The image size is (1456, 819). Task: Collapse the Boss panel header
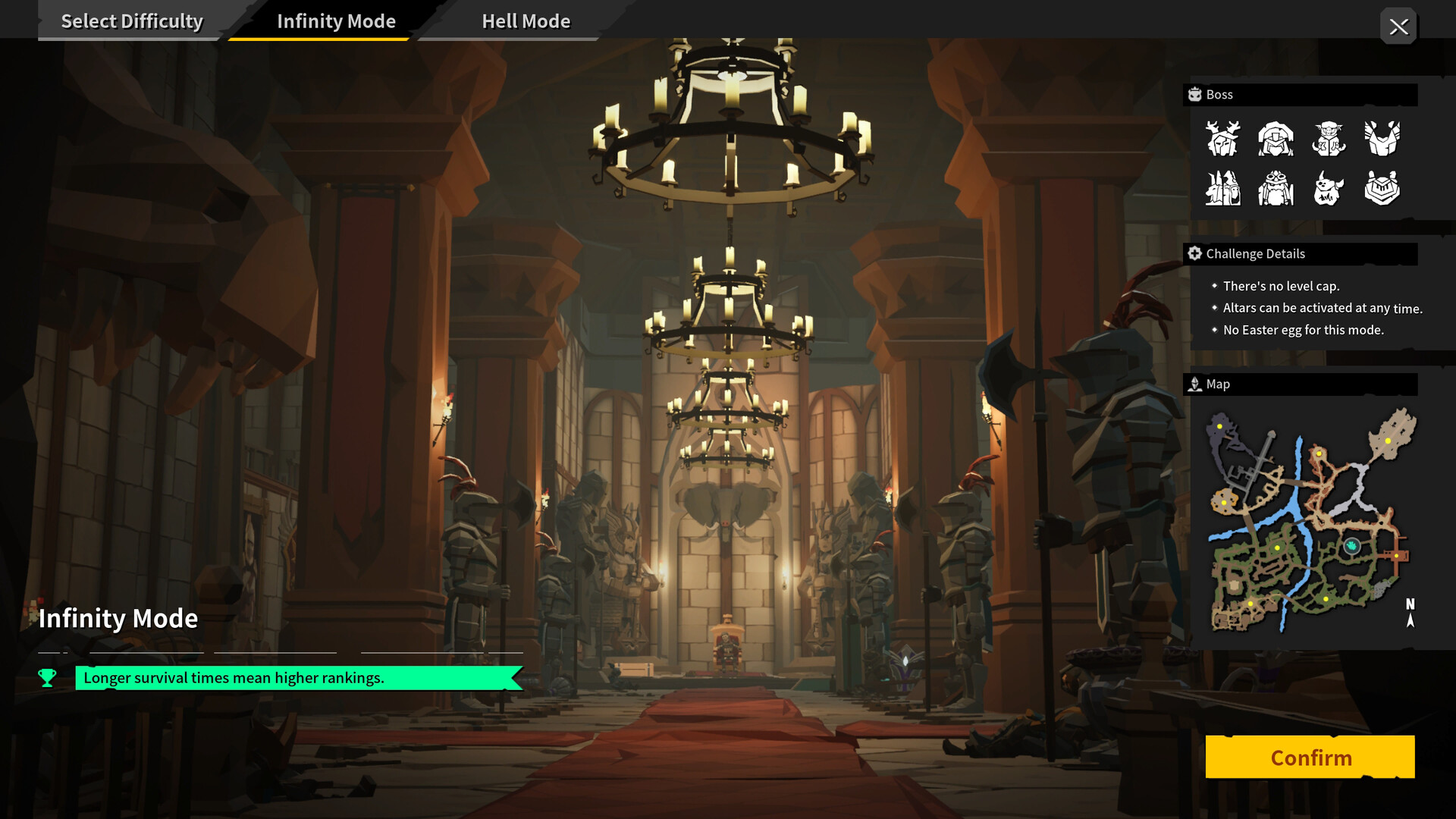pos(1301,94)
